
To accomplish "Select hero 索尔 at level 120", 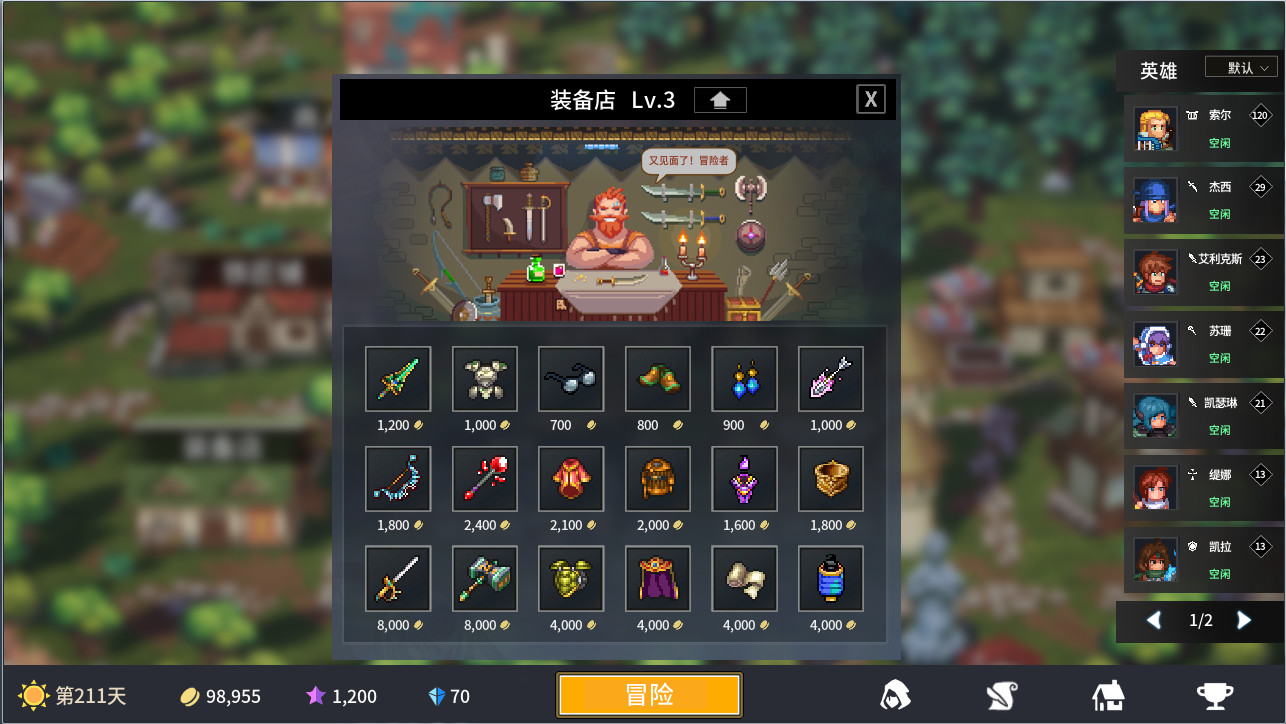I will [1200, 128].
